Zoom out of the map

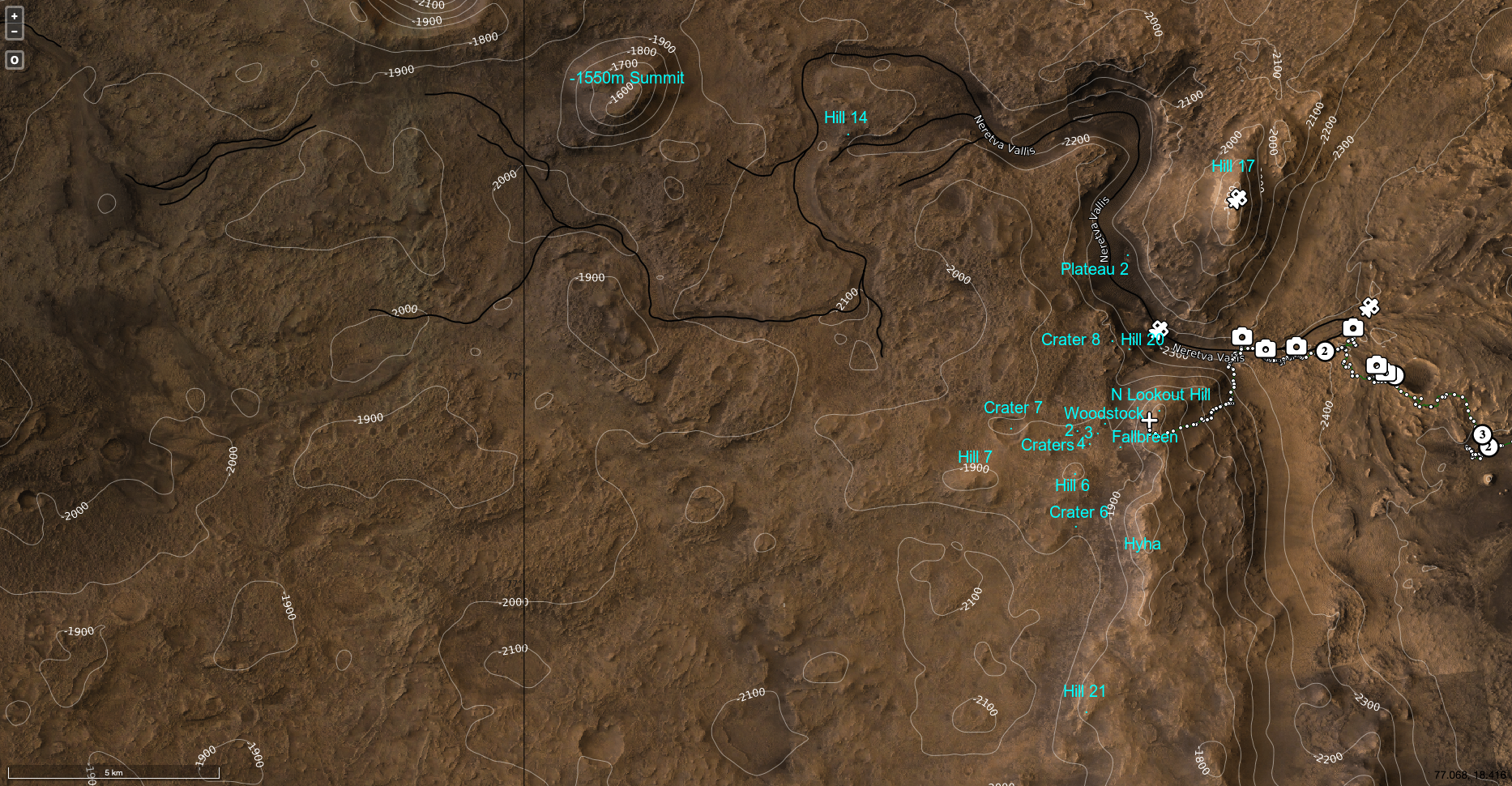[14, 32]
